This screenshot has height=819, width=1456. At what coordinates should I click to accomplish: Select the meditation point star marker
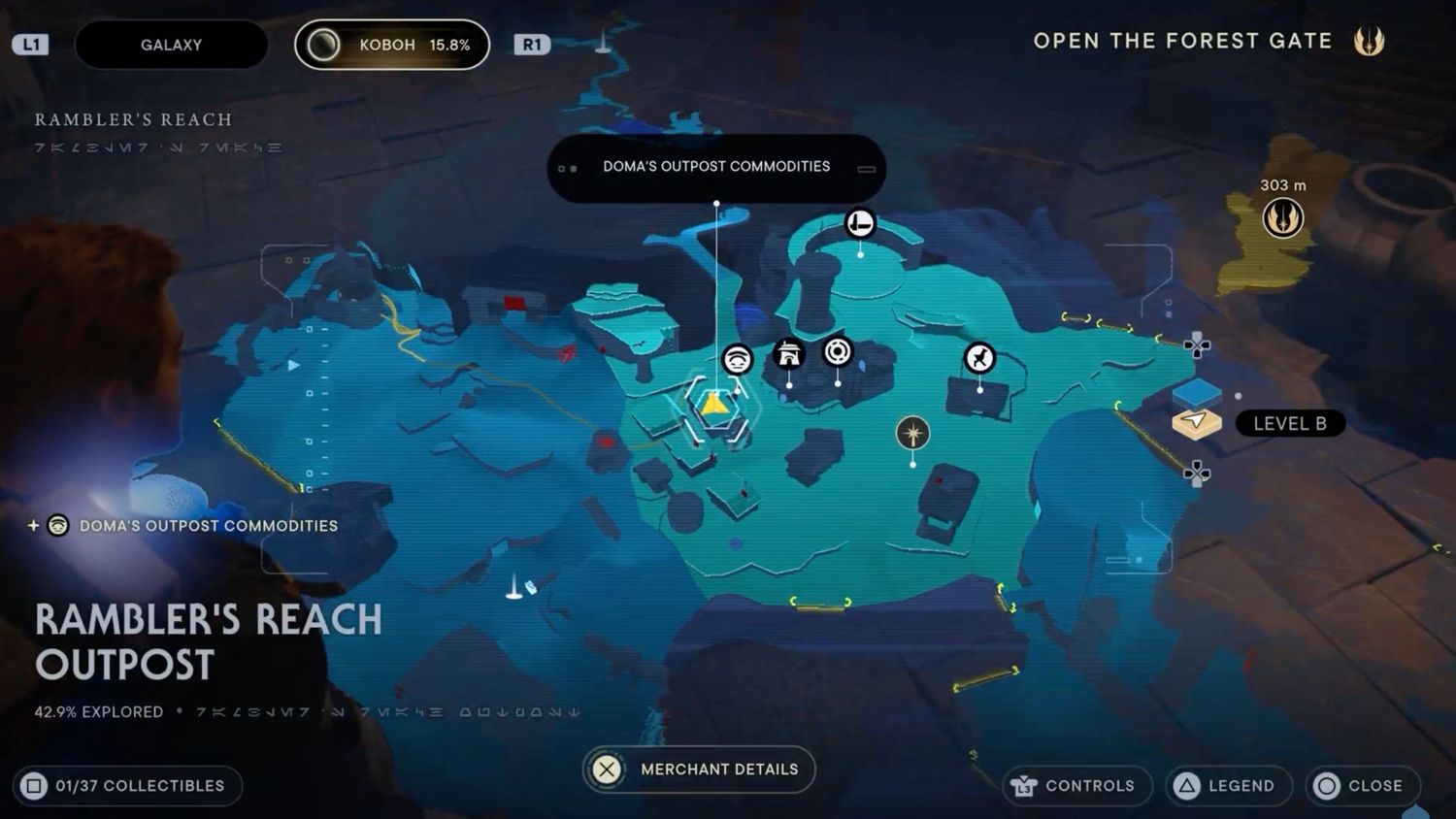pyautogui.click(x=912, y=433)
